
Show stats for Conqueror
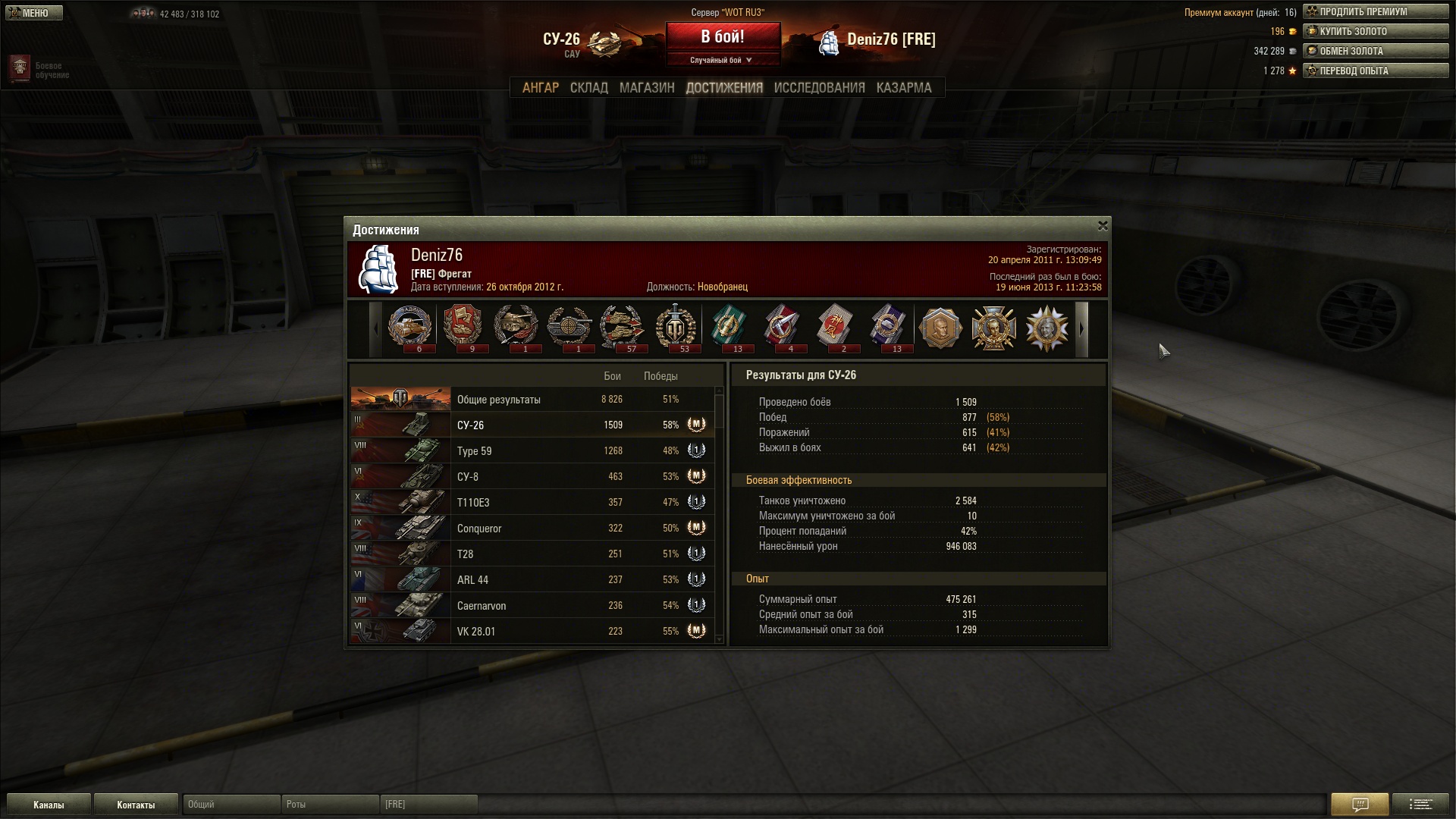(531, 529)
